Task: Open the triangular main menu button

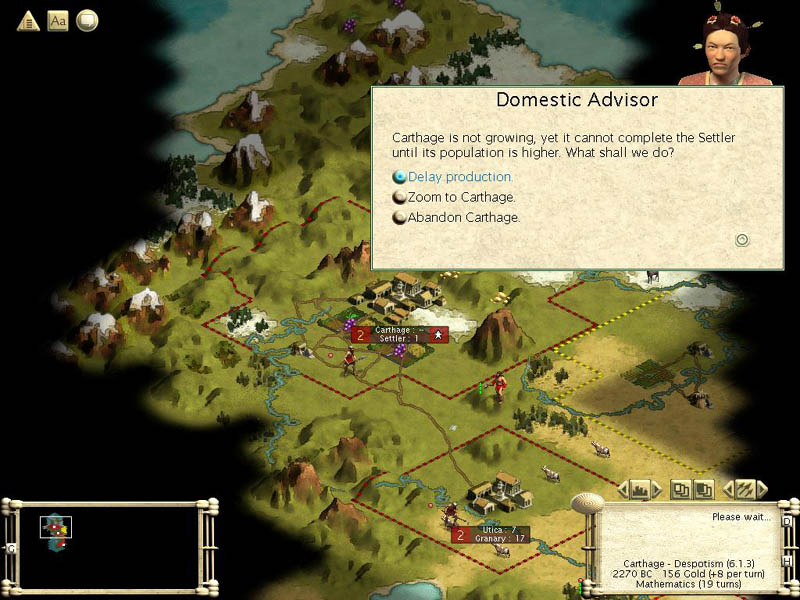Action: coord(28,20)
